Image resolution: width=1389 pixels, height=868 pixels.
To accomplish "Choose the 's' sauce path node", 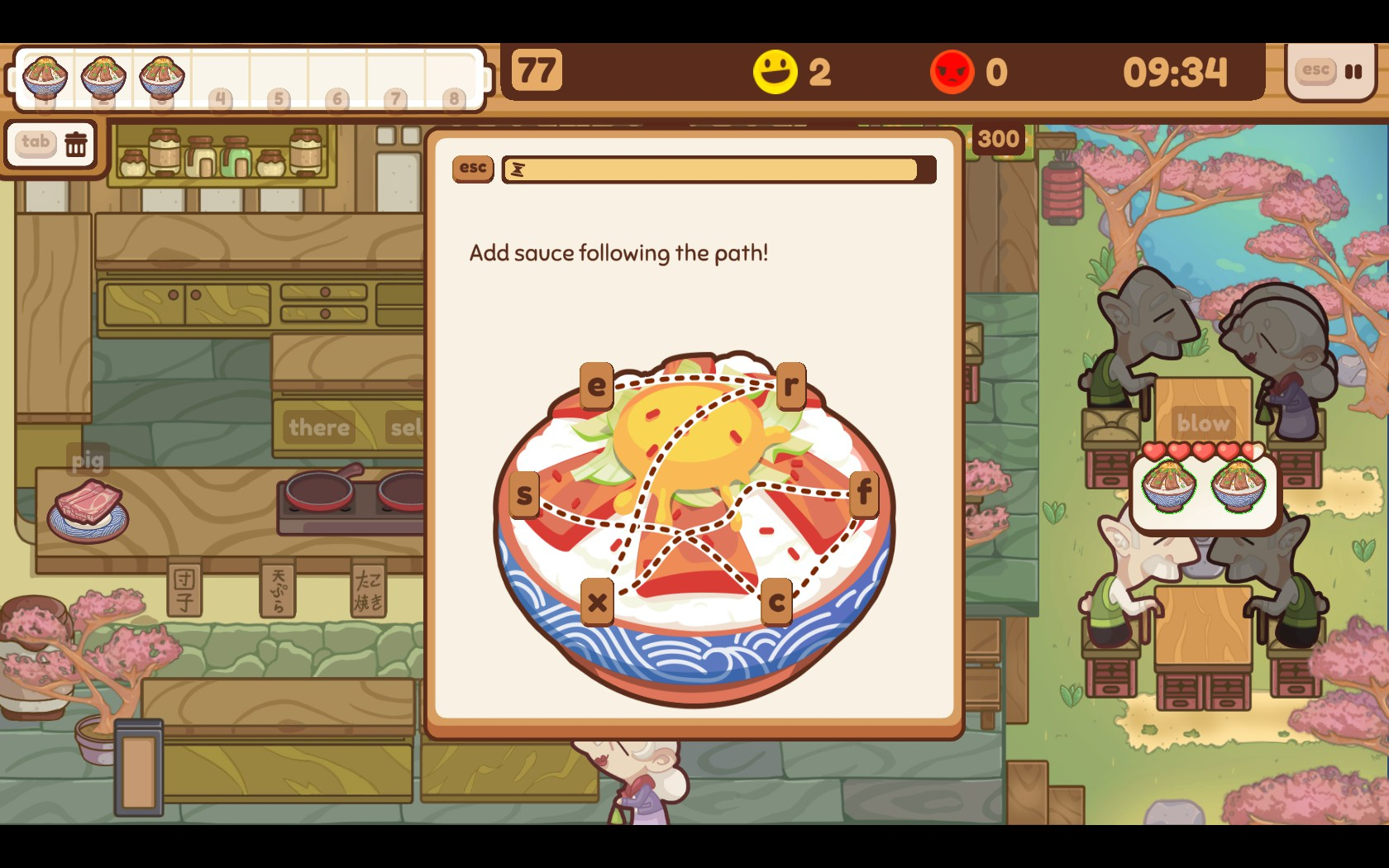I will point(524,494).
